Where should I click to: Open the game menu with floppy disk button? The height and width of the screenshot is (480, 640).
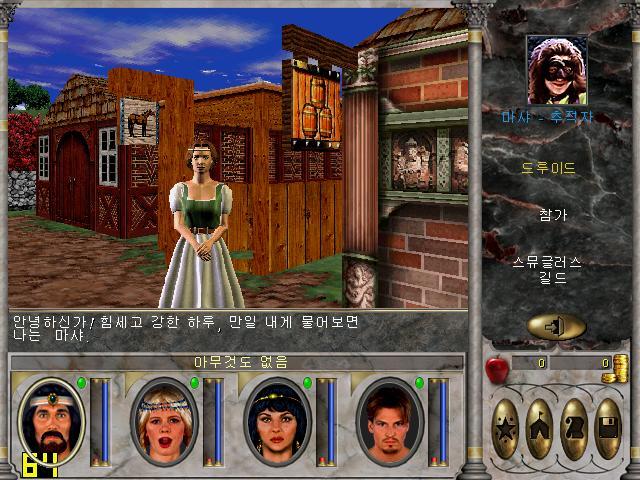click(608, 428)
